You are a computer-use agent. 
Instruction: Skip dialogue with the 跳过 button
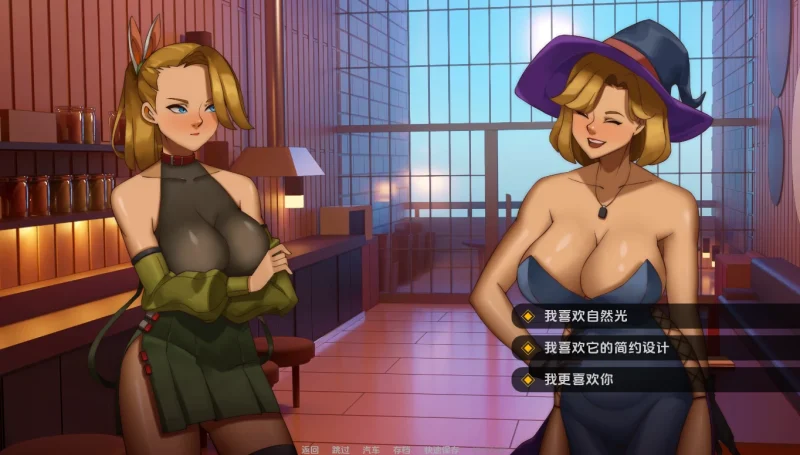point(340,449)
